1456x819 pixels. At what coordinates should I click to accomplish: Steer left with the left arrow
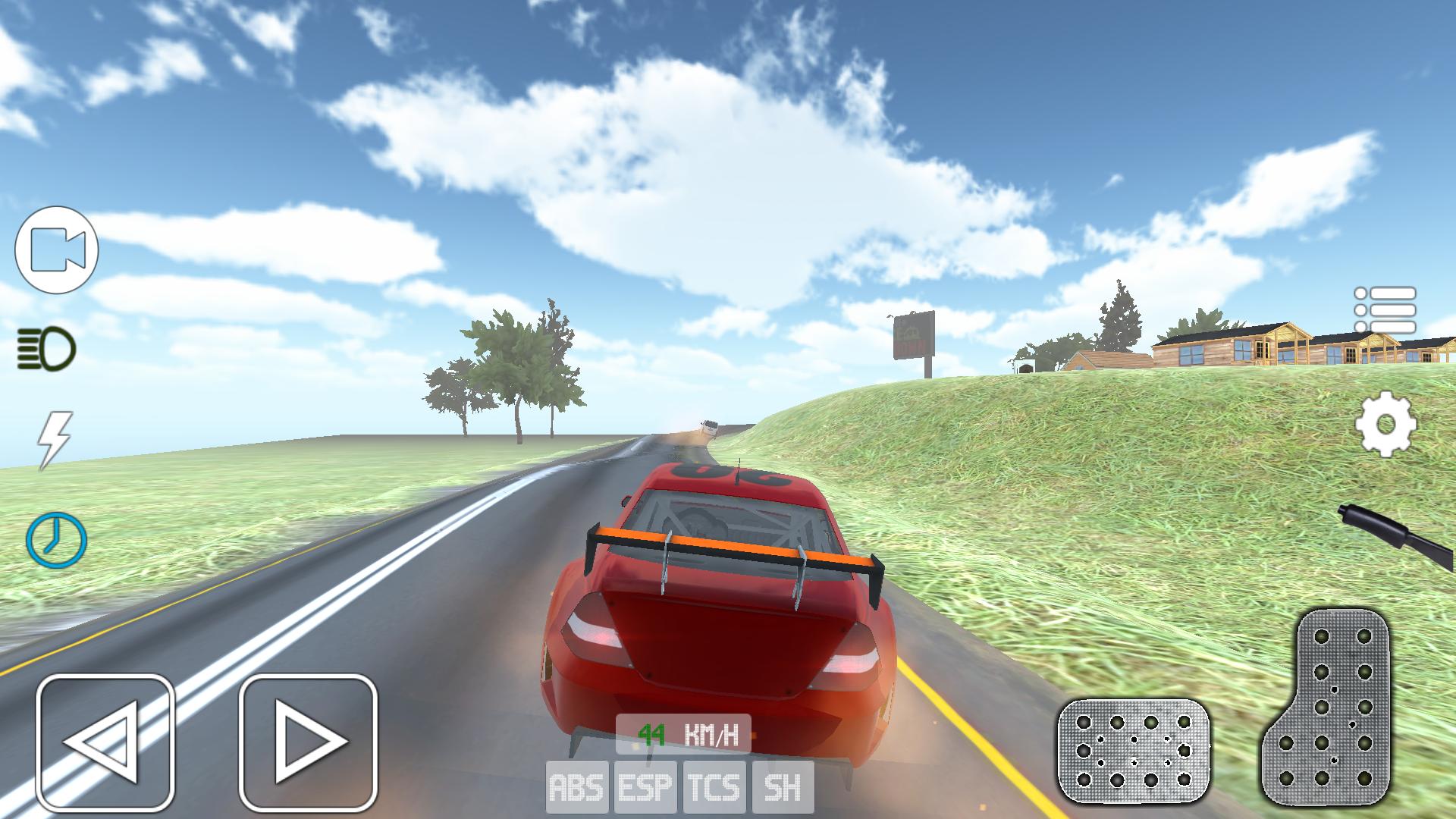click(105, 741)
